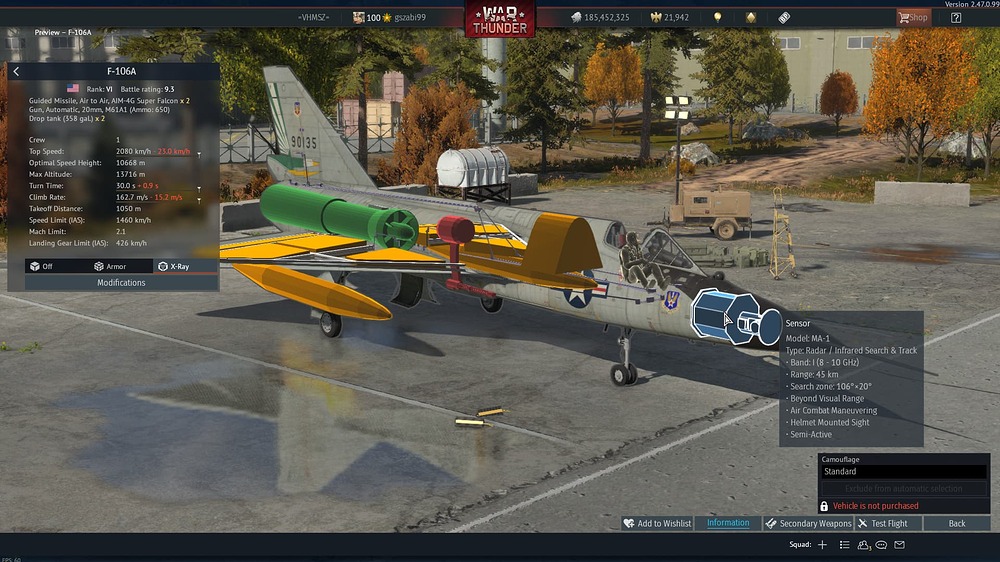The image size is (1000, 562).
Task: Collapse the F-106A info panel arrow
Action: pos(16,72)
